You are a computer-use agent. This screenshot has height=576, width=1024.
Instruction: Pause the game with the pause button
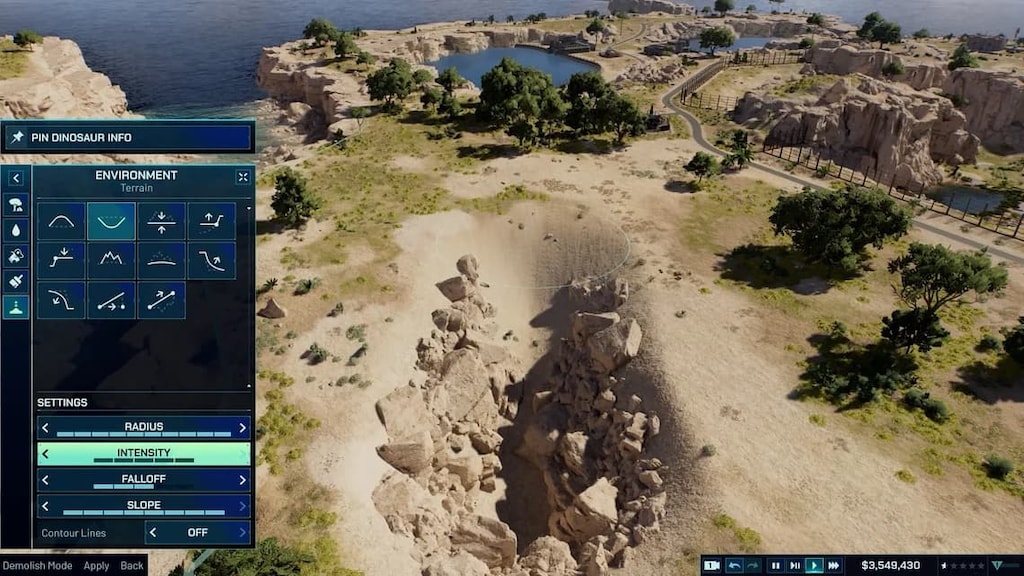coord(775,565)
